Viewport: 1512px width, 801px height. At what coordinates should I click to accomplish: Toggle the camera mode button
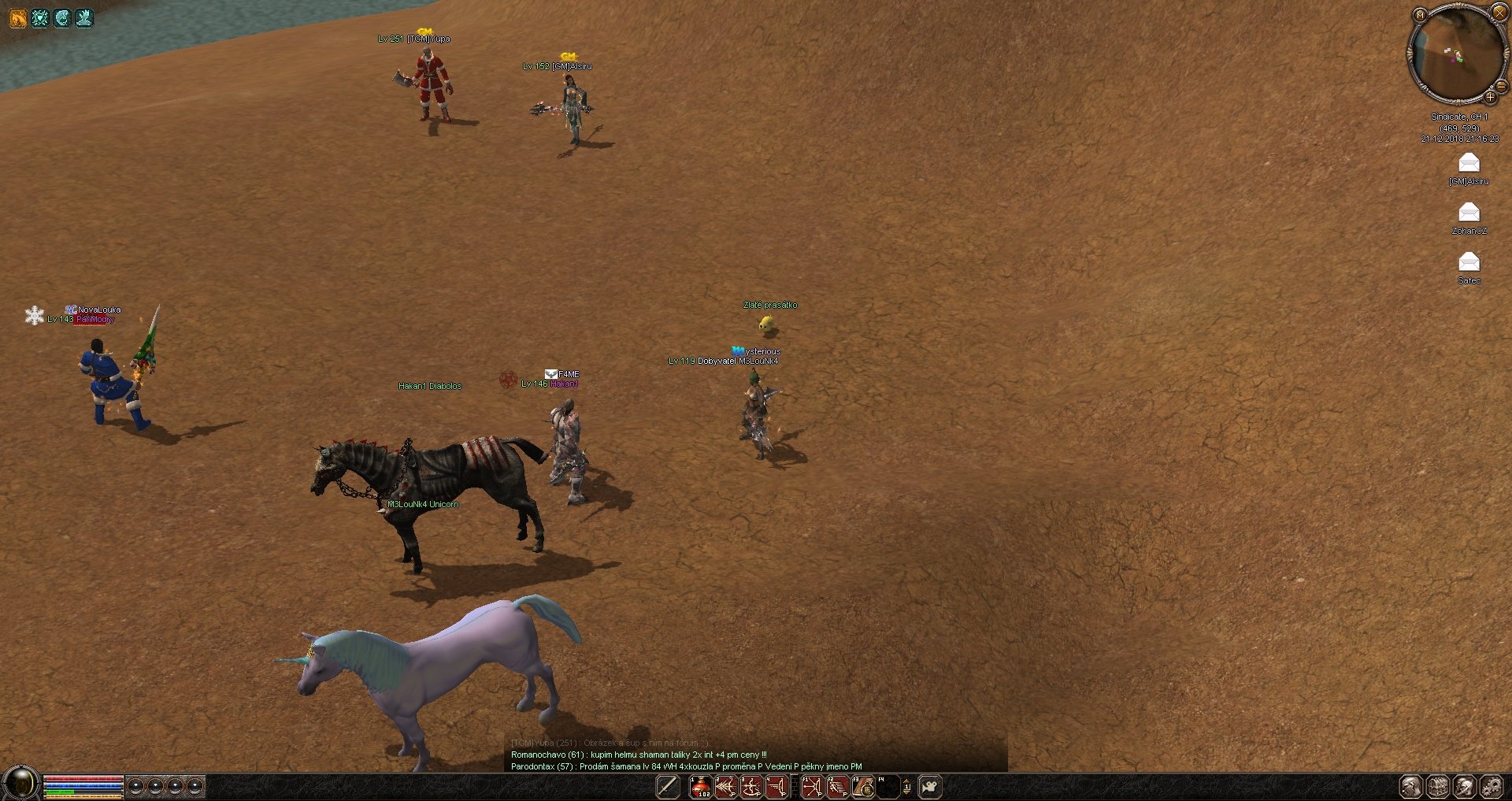tap(930, 786)
